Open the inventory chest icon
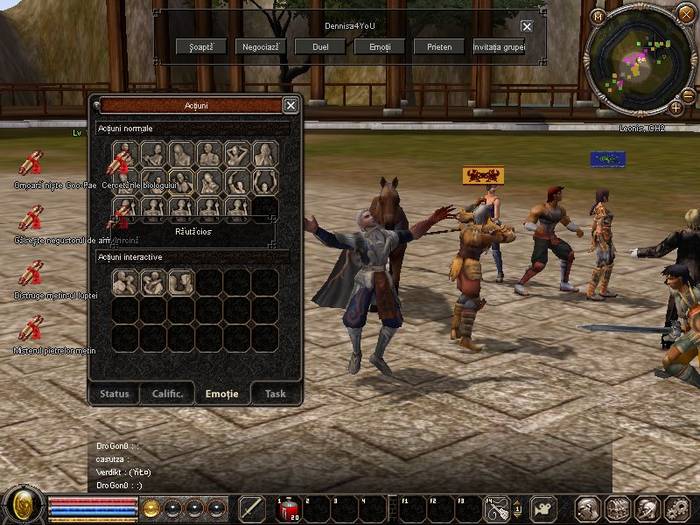Screen dimensions: 700x525 point(616,508)
